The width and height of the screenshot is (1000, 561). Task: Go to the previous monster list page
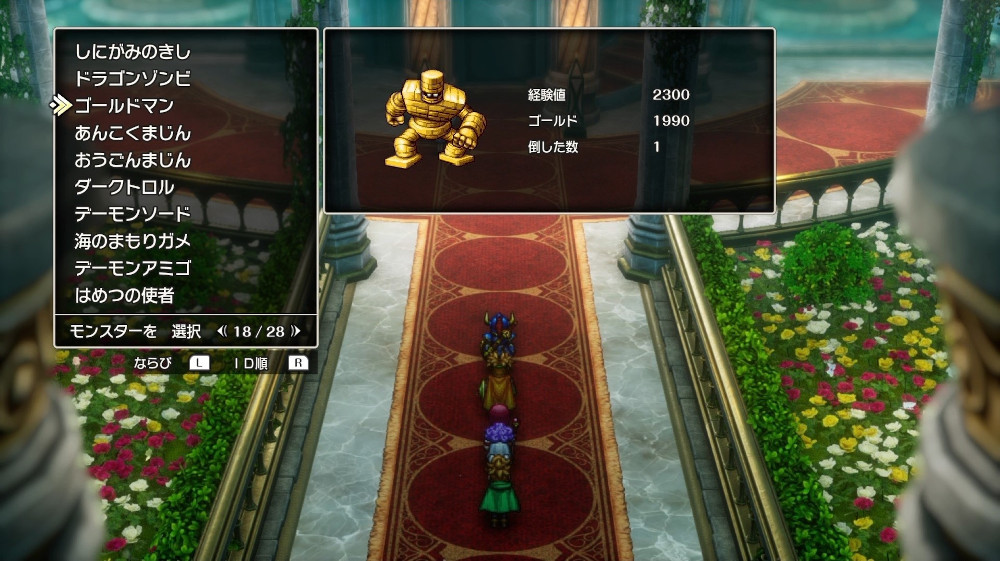click(x=222, y=330)
